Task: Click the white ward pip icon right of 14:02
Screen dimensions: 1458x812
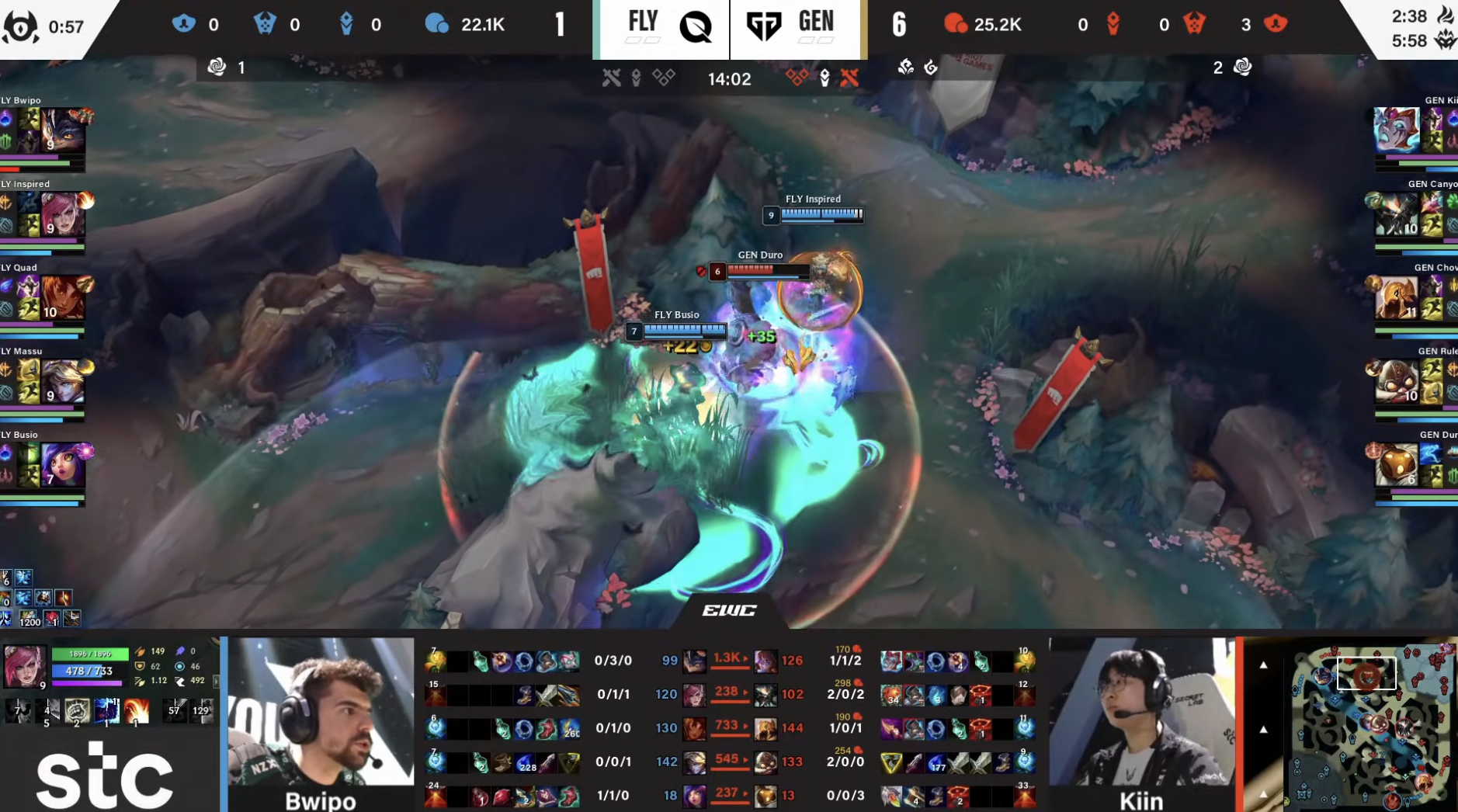Action: [824, 78]
